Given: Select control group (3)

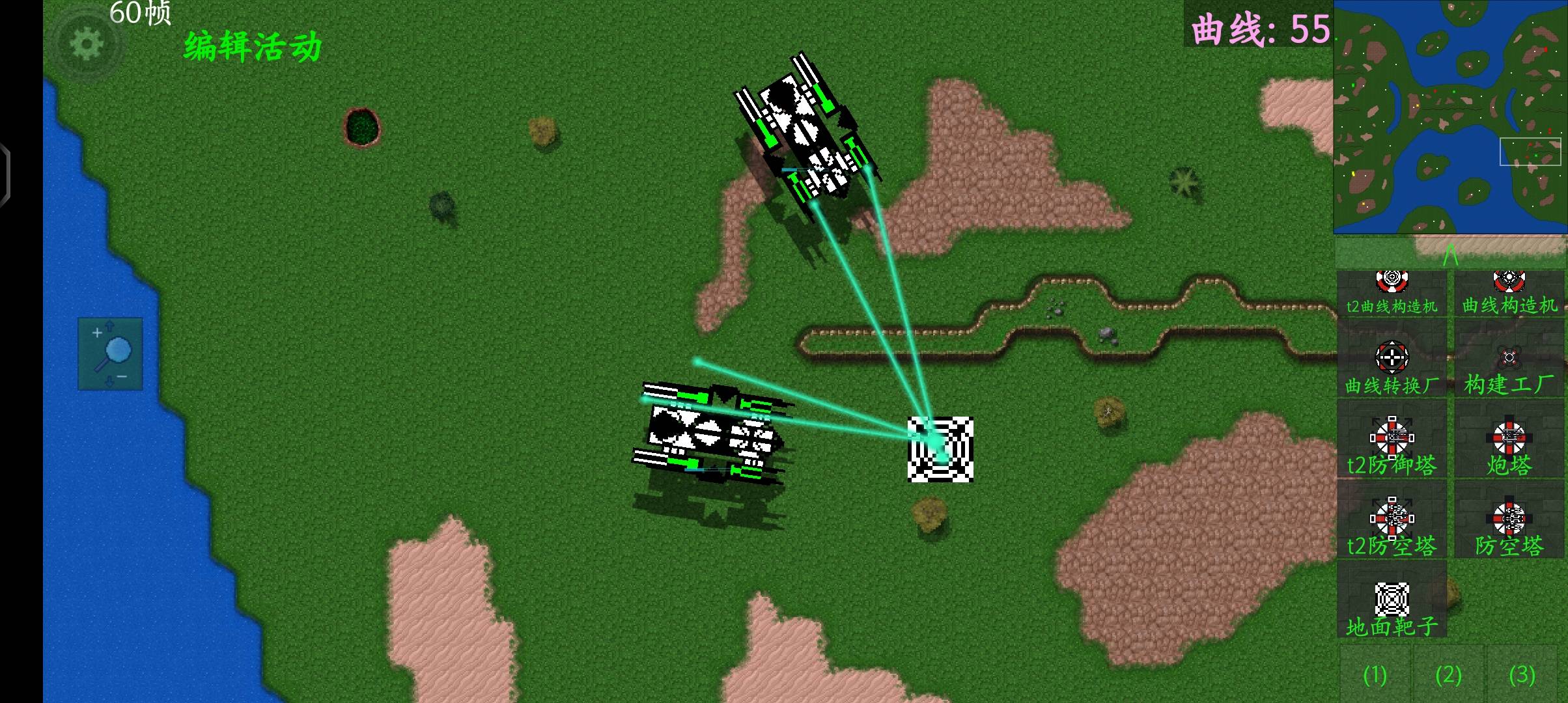Looking at the screenshot, I should (x=1522, y=674).
